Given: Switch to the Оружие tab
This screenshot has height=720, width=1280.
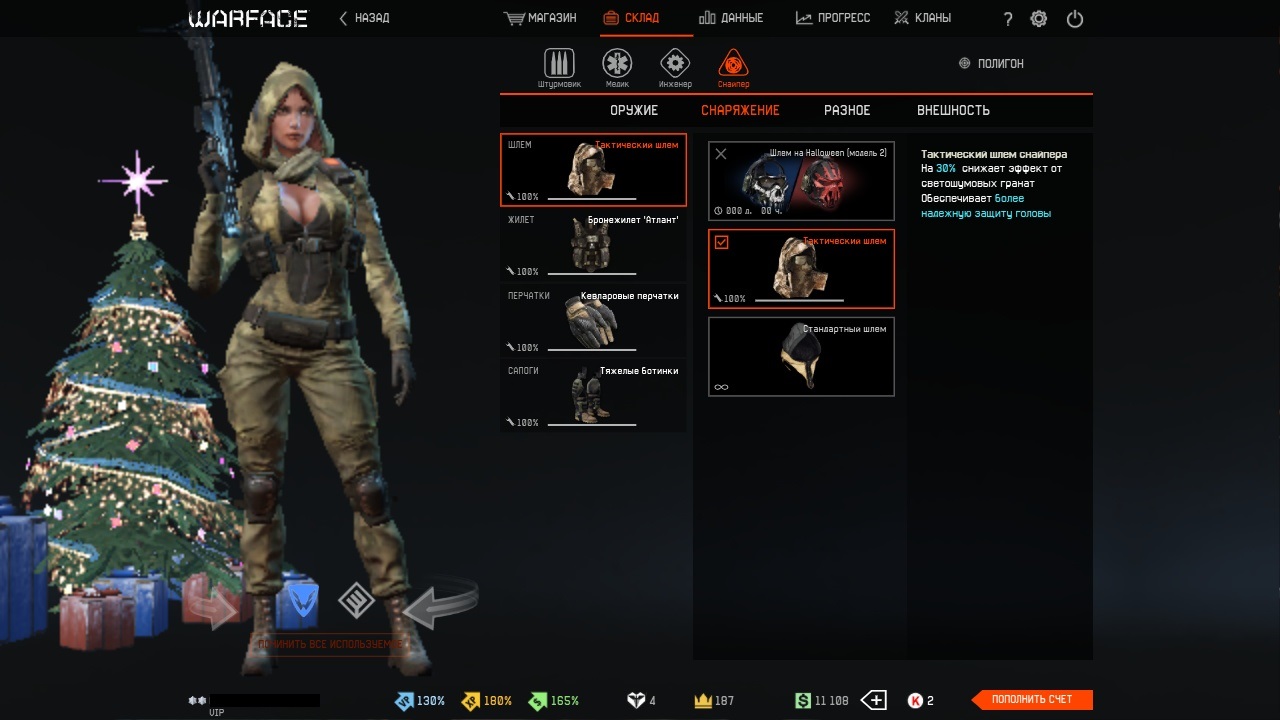Looking at the screenshot, I should tap(634, 110).
